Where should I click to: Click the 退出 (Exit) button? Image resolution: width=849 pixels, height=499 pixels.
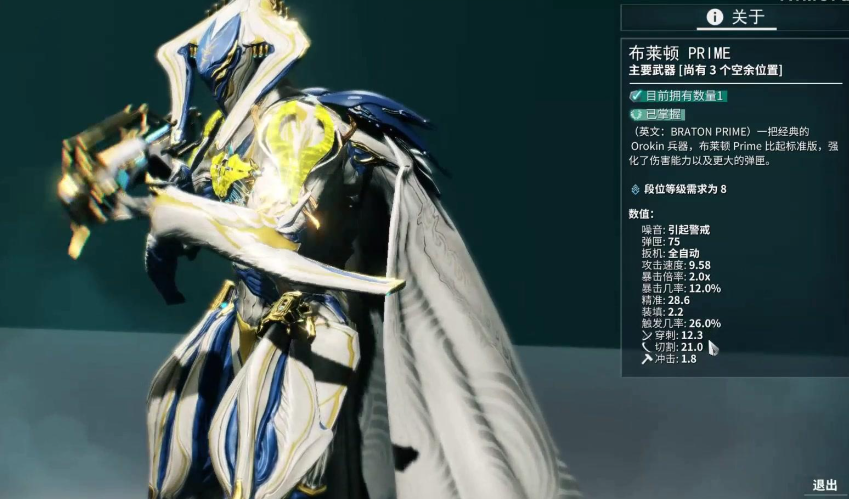tap(823, 485)
